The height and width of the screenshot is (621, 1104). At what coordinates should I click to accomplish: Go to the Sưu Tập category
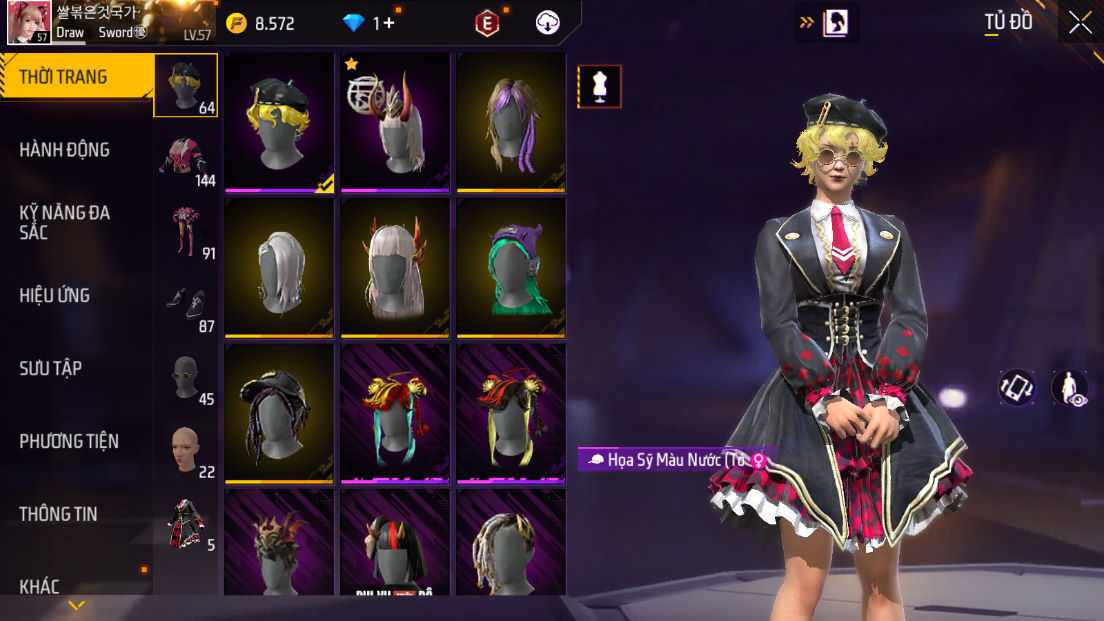click(51, 368)
